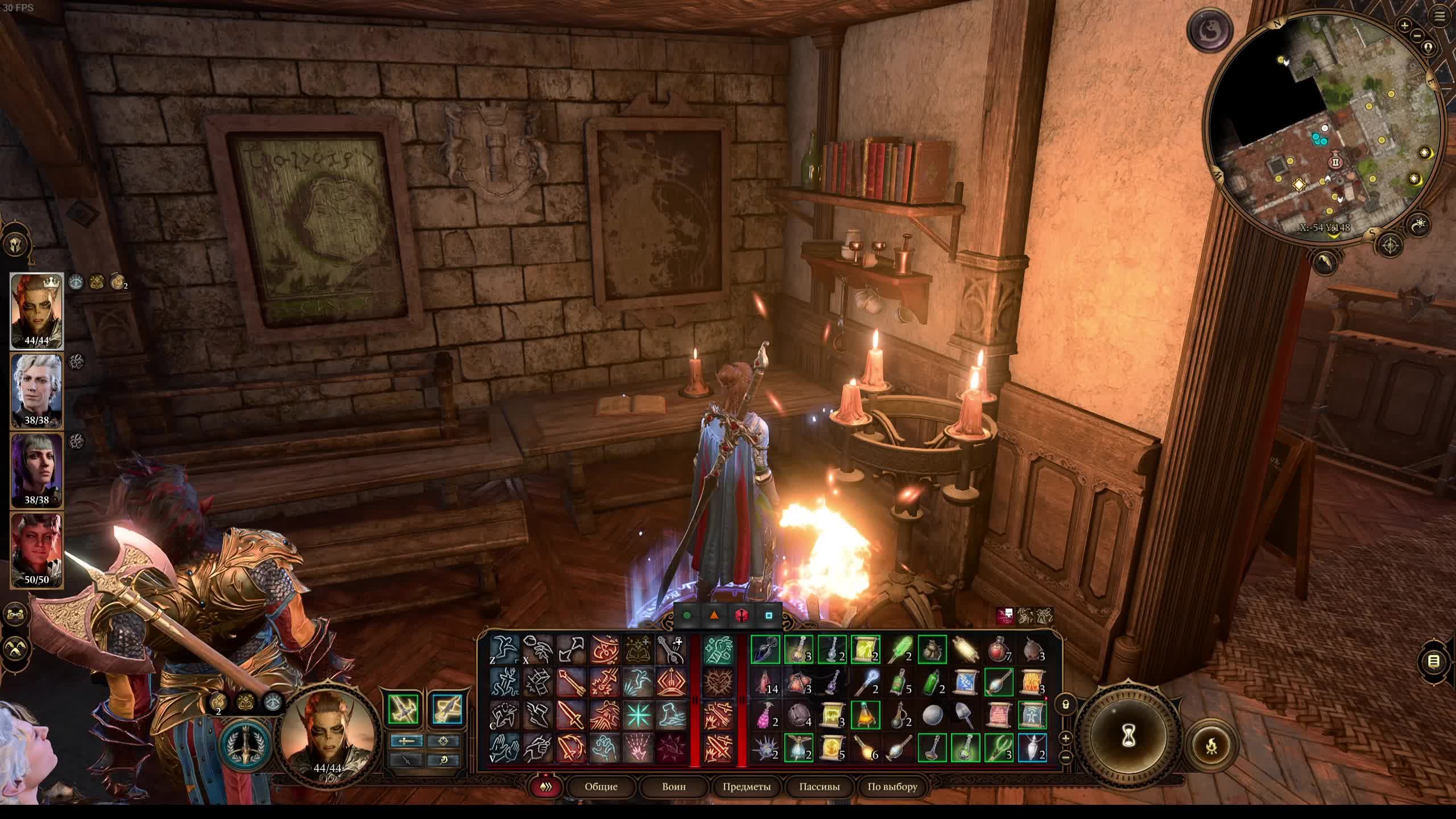Switch to the Общие hotbar tab

pyautogui.click(x=601, y=787)
